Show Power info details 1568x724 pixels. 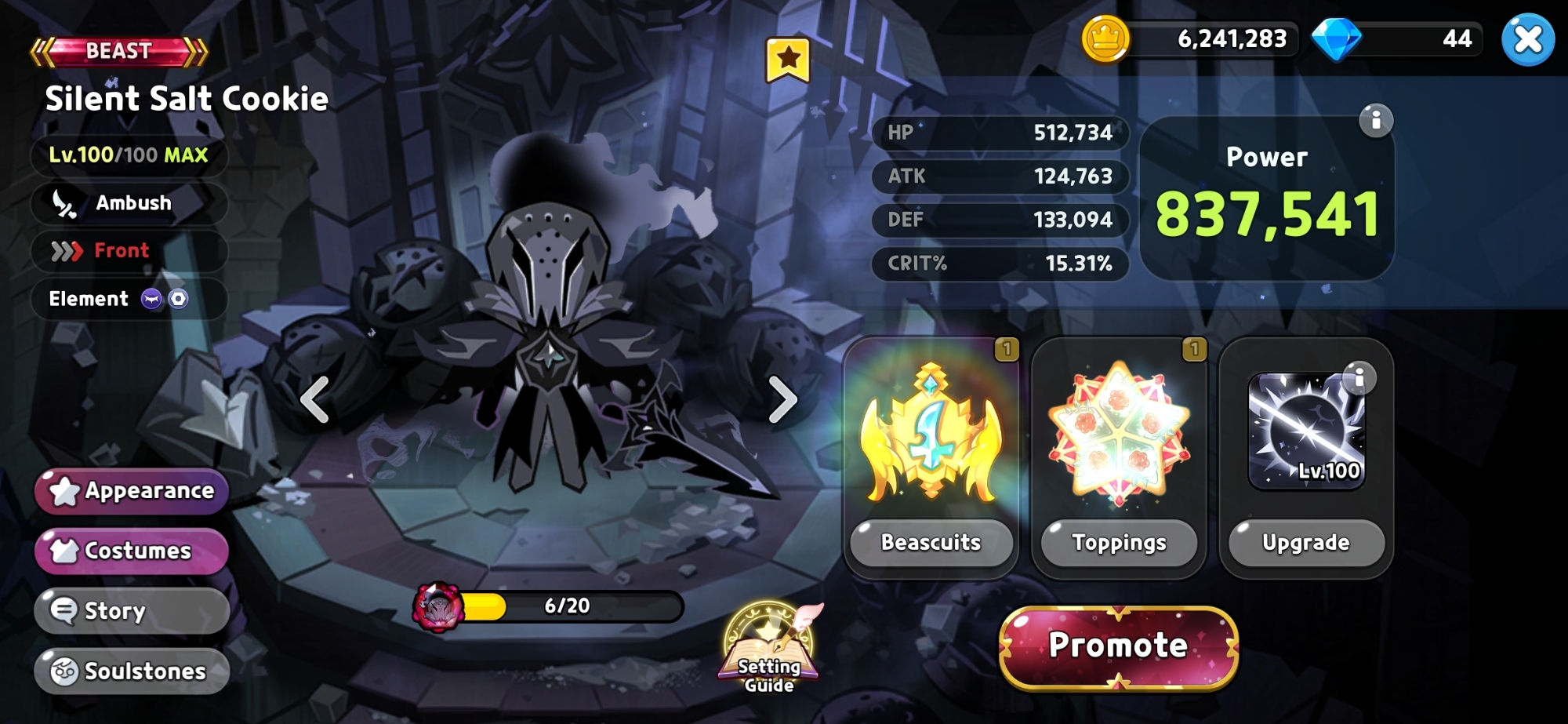click(1375, 121)
